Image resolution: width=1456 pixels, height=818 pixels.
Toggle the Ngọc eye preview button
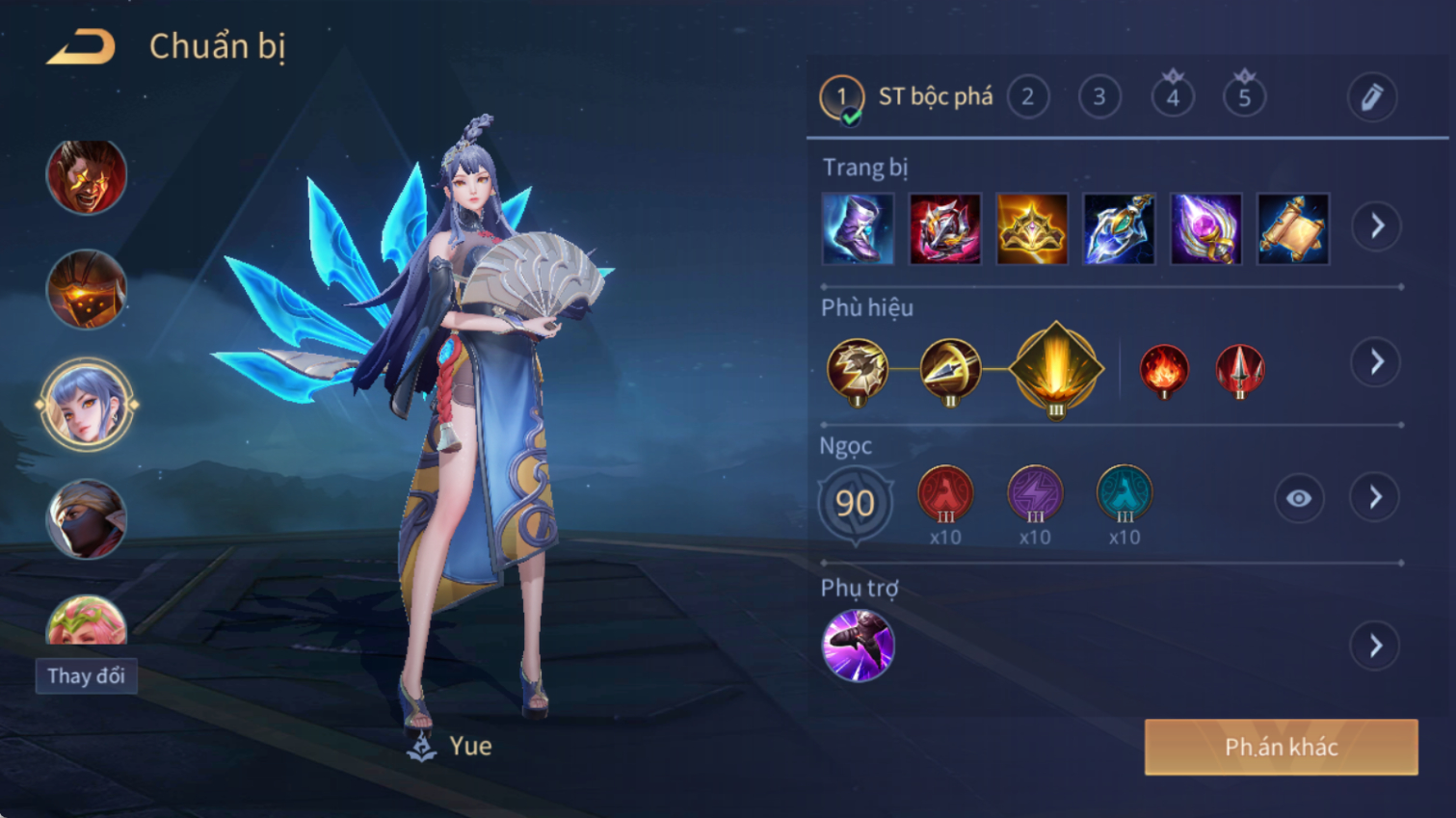click(x=1298, y=498)
